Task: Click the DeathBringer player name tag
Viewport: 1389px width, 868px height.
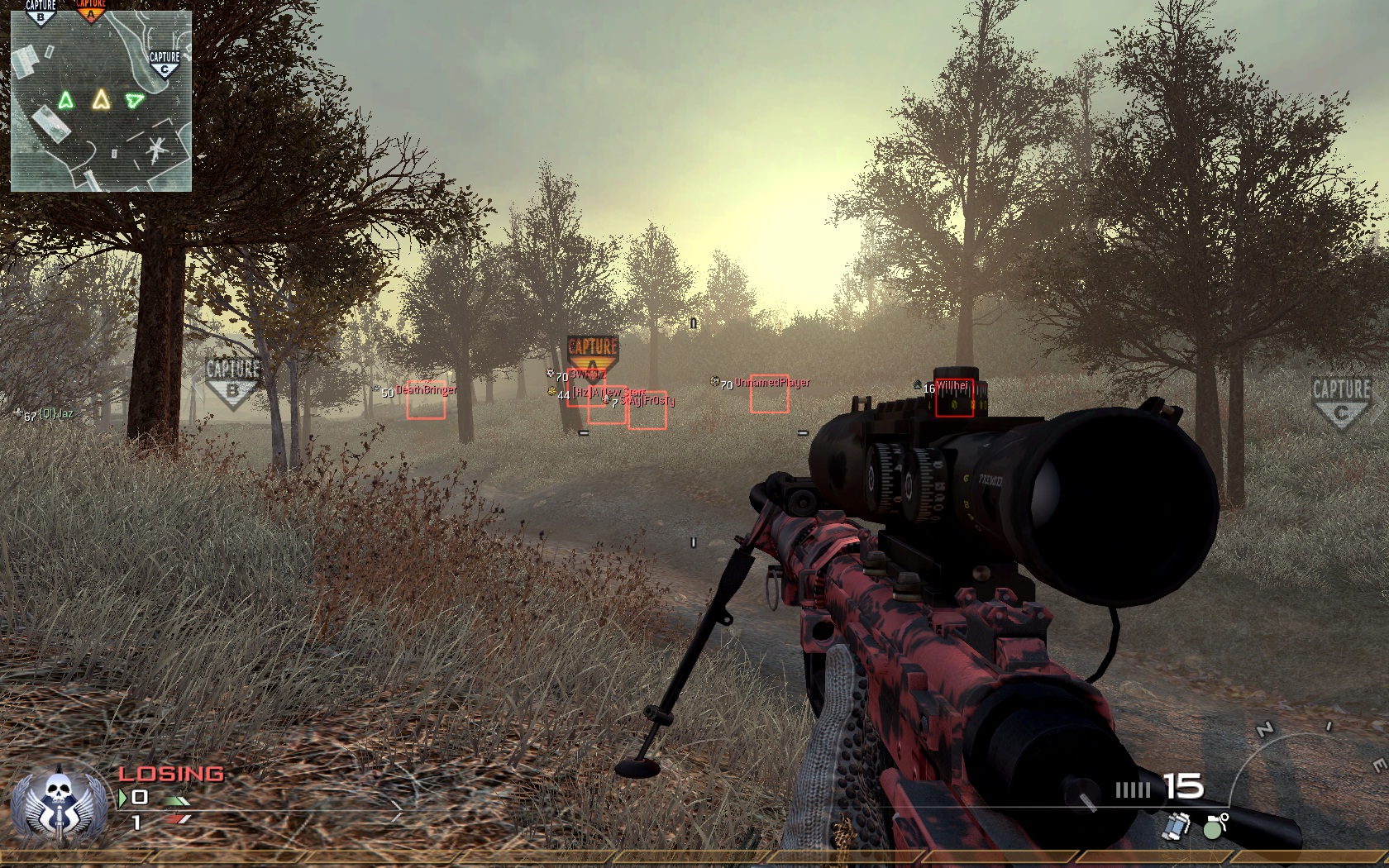Action: (x=426, y=389)
